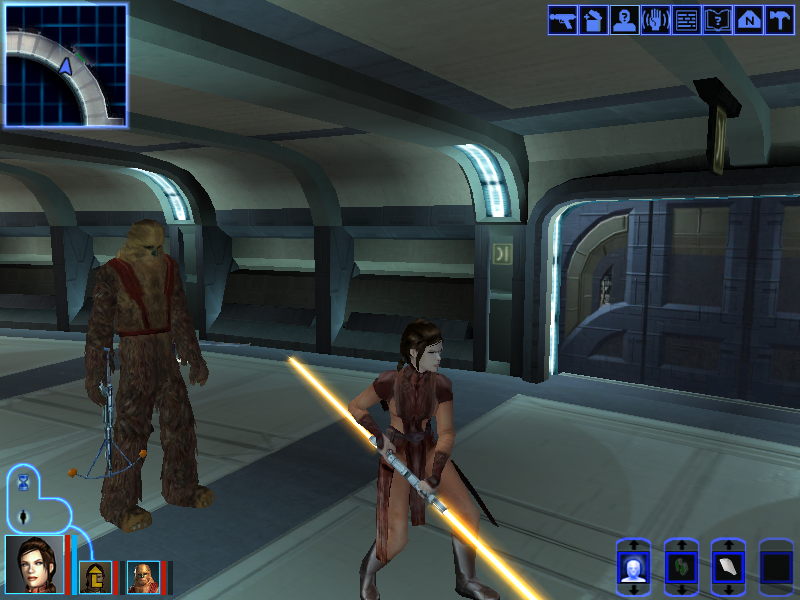800x600 pixels.
Task: Use the white shield item slot
Action: pos(728,569)
